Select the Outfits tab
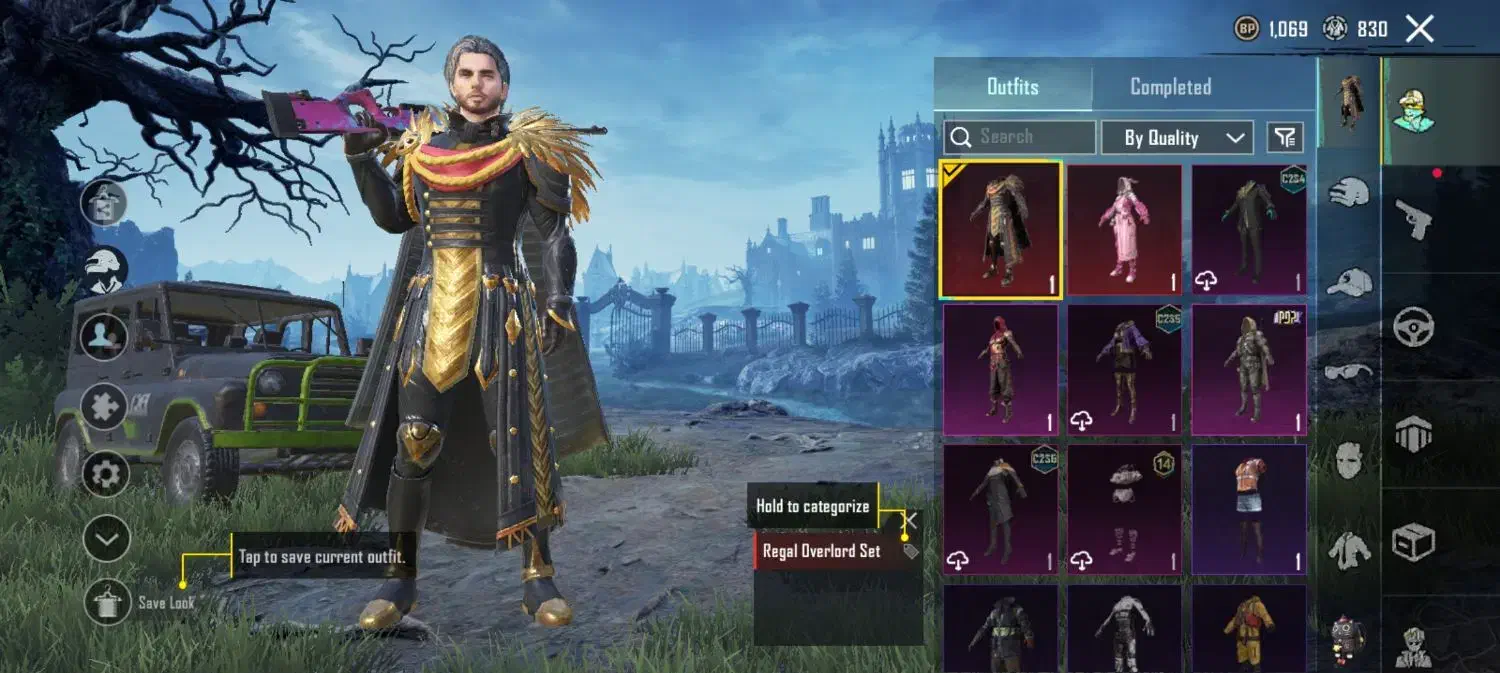The height and width of the screenshot is (673, 1500). (1012, 87)
